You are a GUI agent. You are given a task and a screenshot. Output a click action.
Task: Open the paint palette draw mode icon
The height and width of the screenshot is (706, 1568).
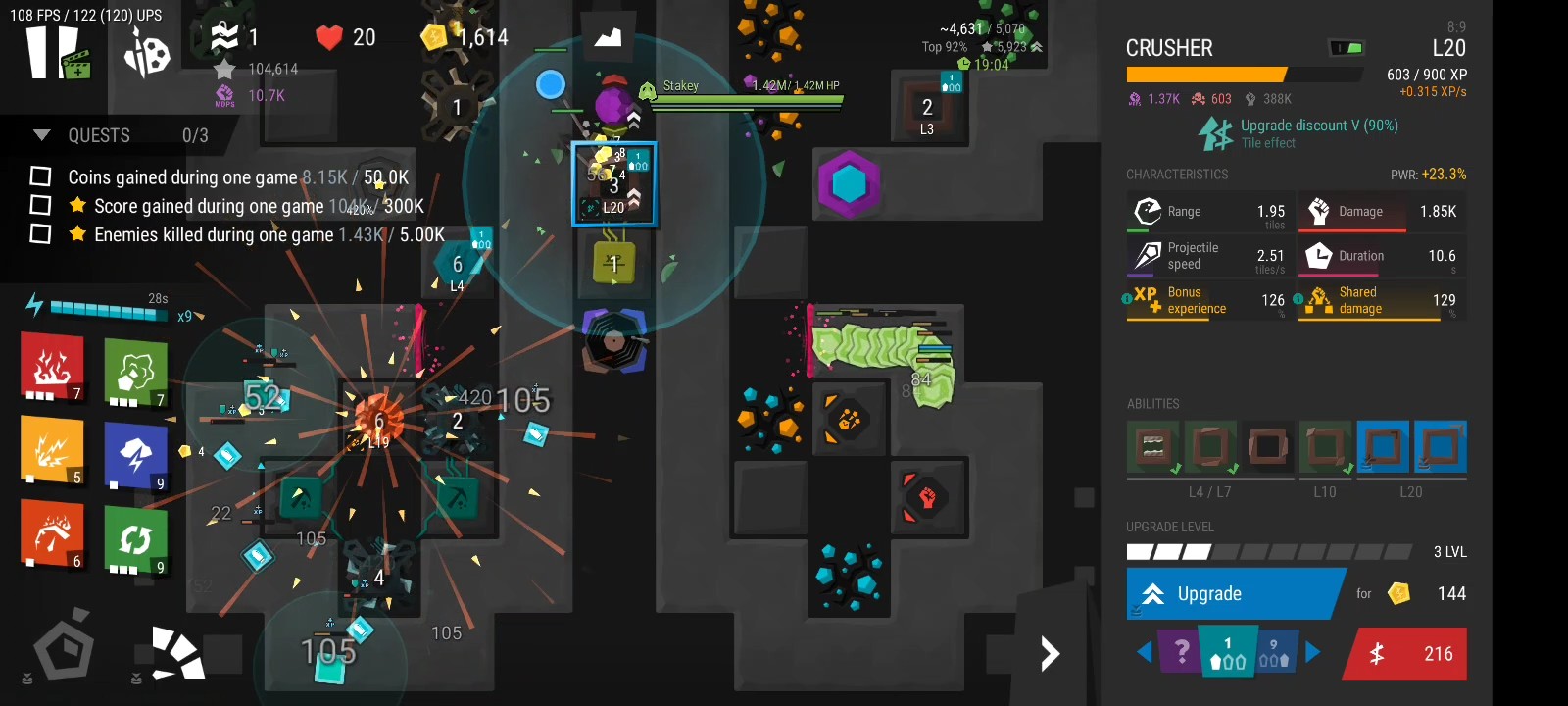[147, 53]
